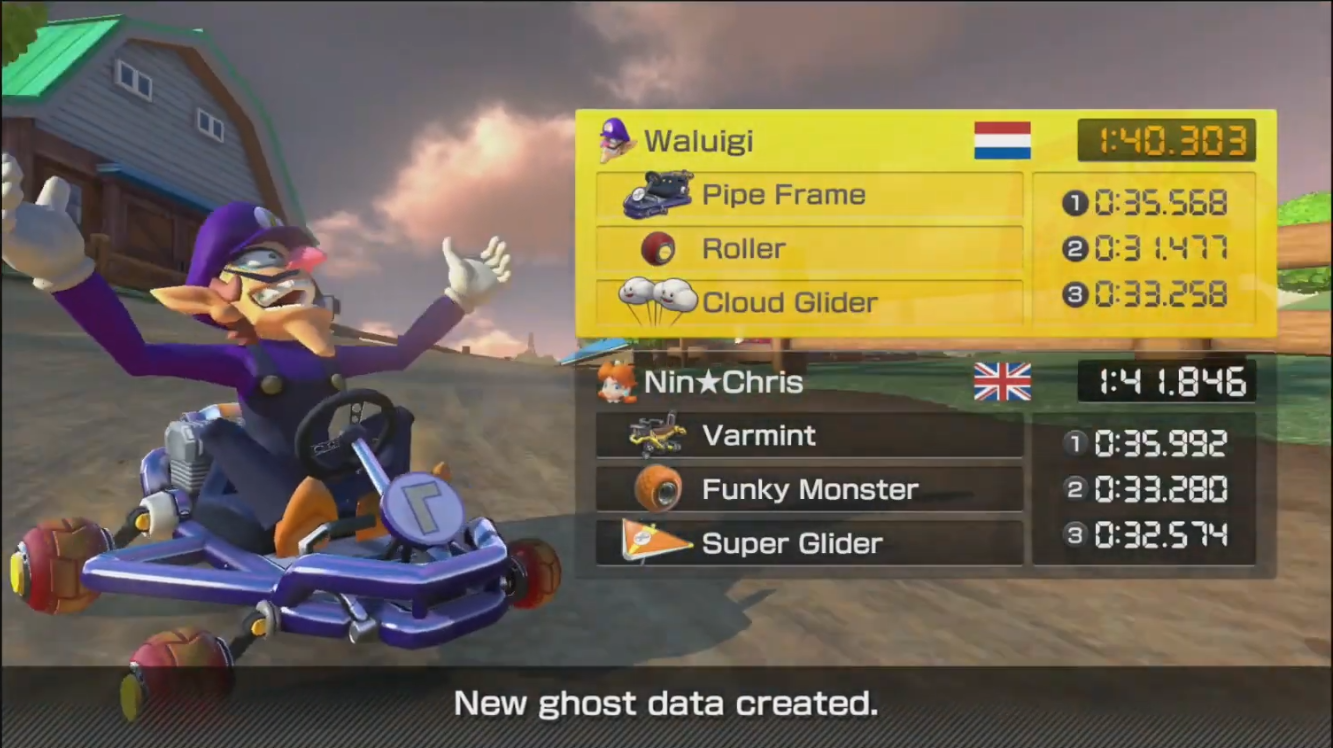Choose the Roller tires row
Image resolution: width=1333 pixels, height=748 pixels.
[808, 249]
